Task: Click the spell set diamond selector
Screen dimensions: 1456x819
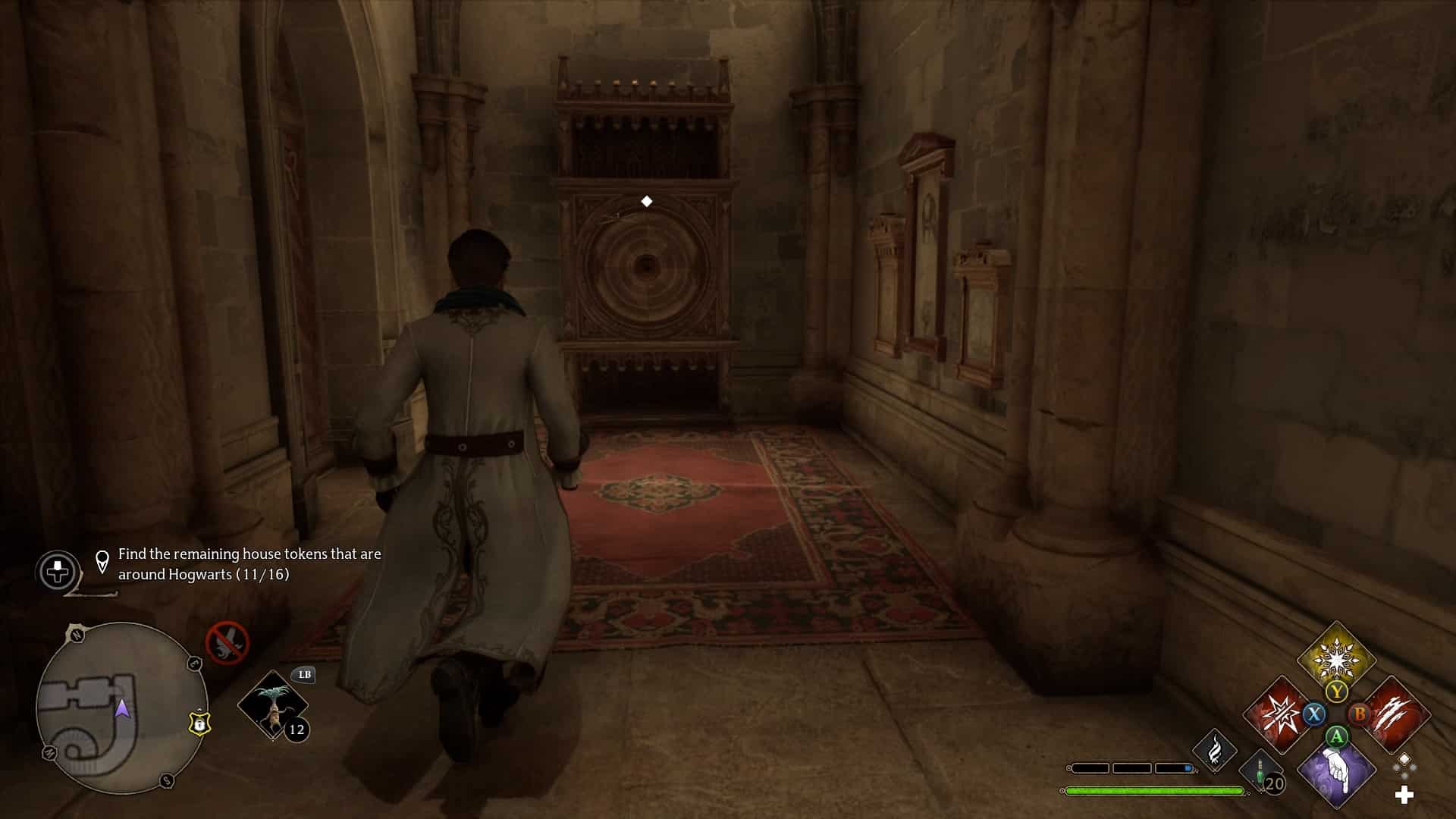Action: (x=1404, y=765)
